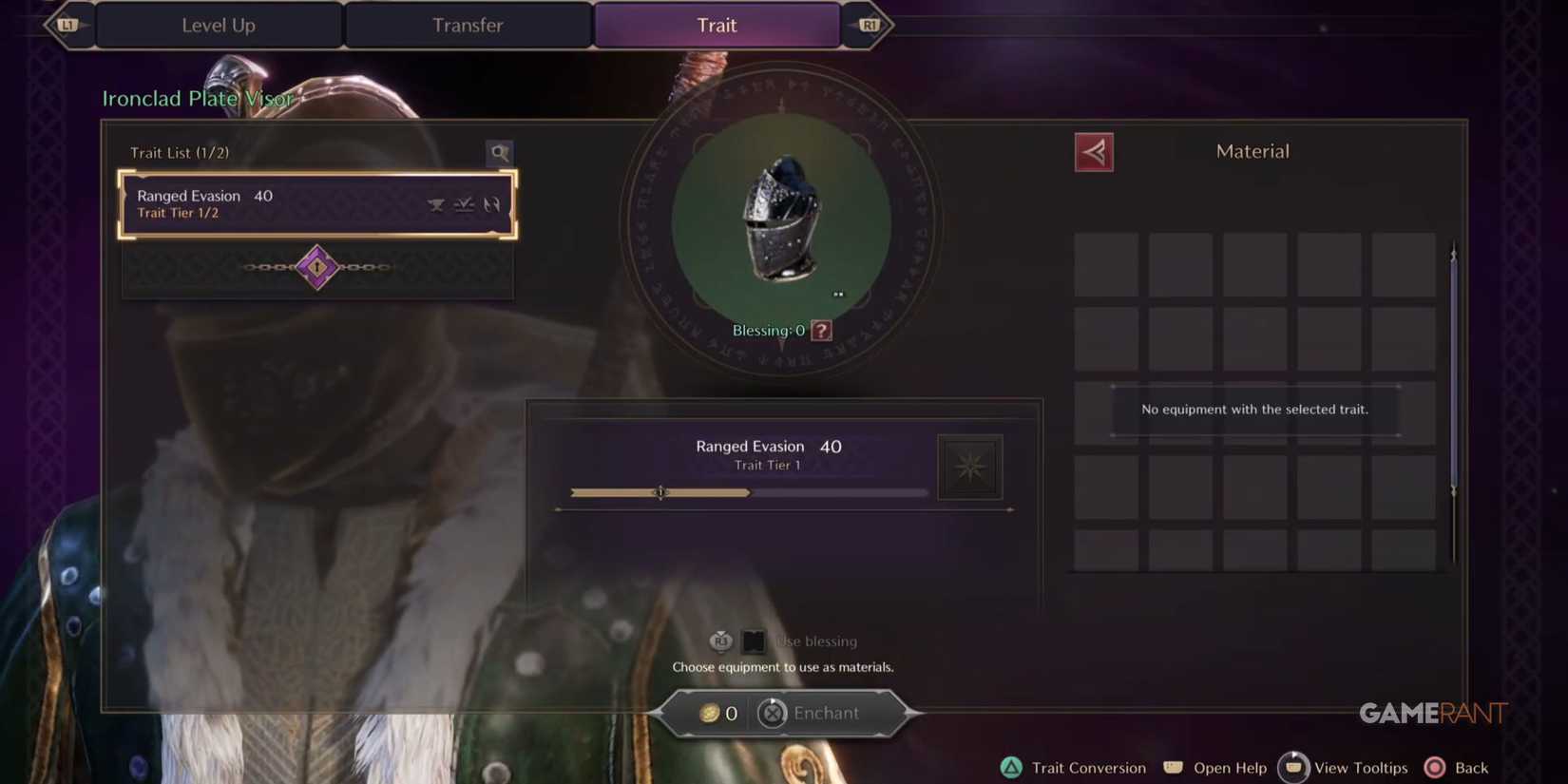The width and height of the screenshot is (1568, 784).
Task: Click the red sort icon beside Material header
Action: coord(1094,151)
